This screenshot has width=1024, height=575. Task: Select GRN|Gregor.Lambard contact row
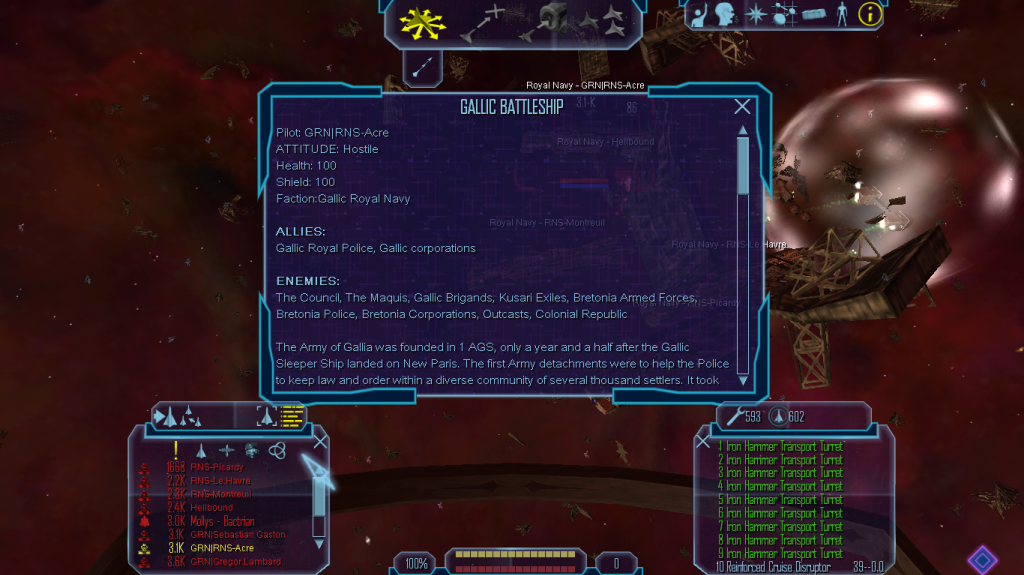point(236,562)
